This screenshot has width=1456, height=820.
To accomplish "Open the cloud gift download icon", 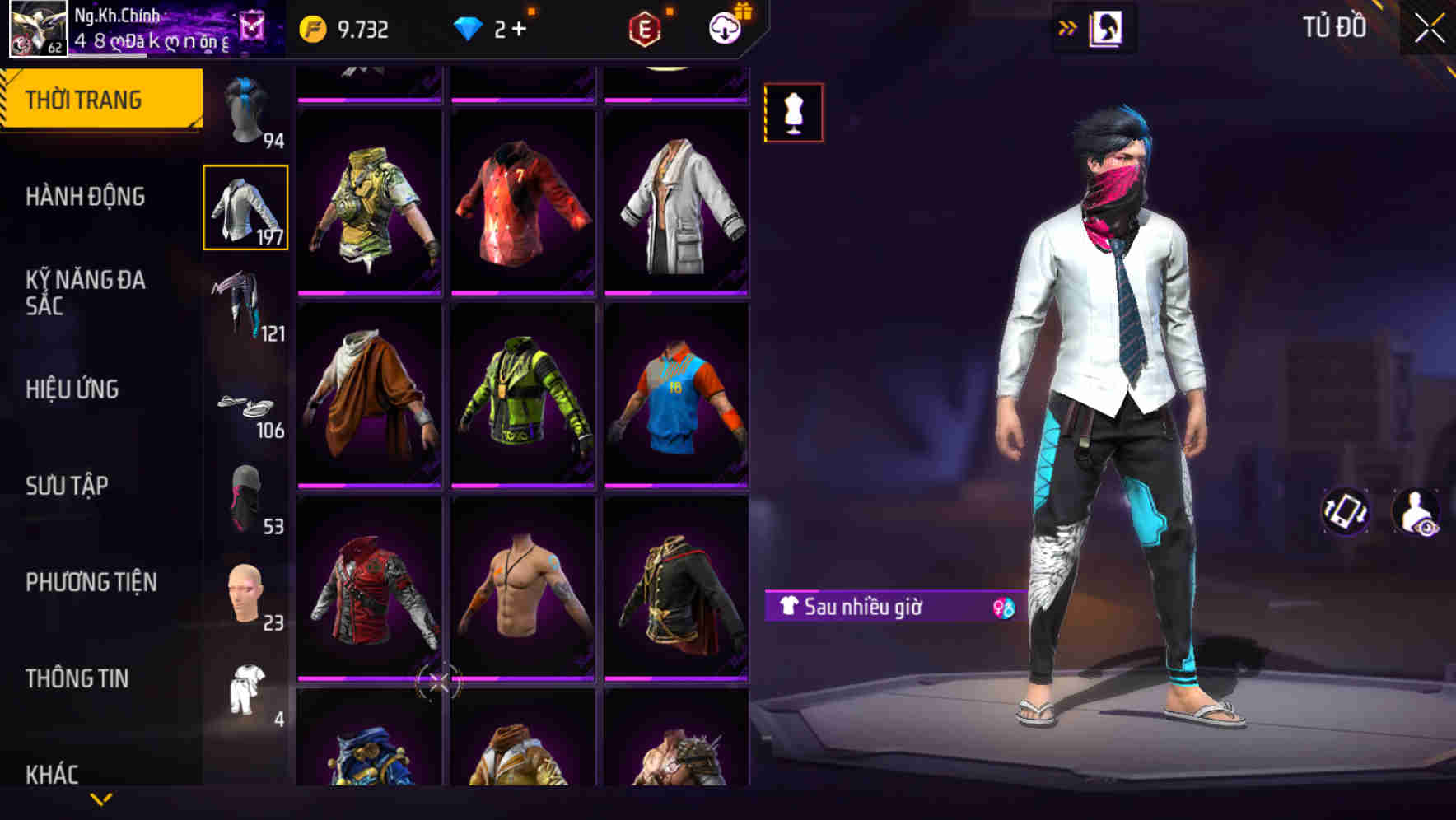I will (x=724, y=27).
